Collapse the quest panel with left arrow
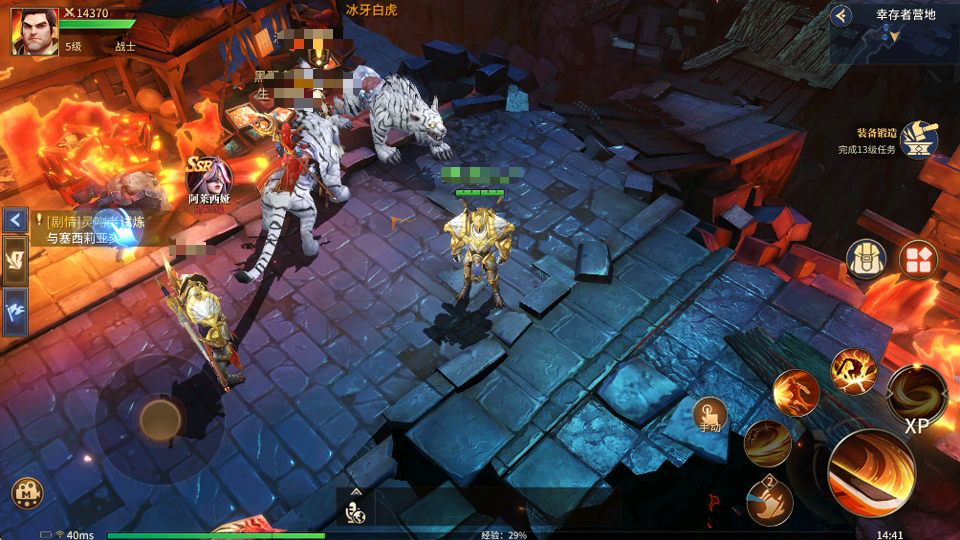The height and width of the screenshot is (540, 960). point(15,219)
